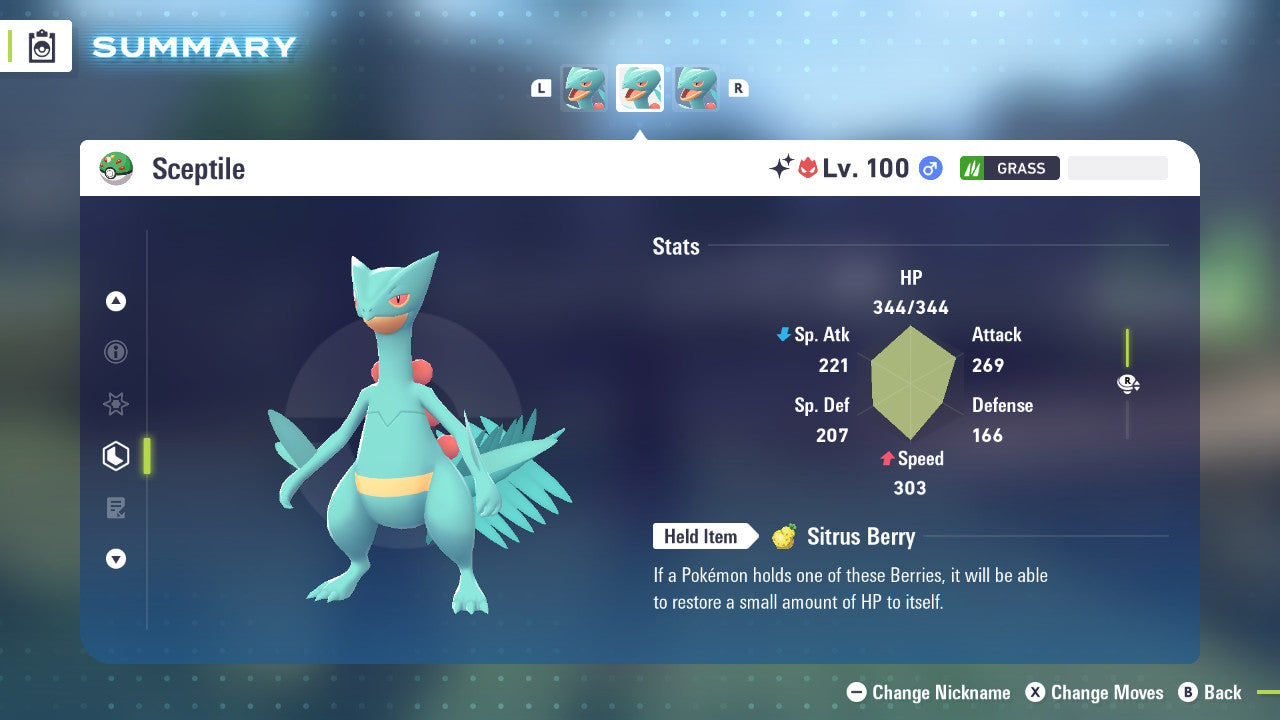Click the down arrow in the sidebar

pyautogui.click(x=116, y=559)
